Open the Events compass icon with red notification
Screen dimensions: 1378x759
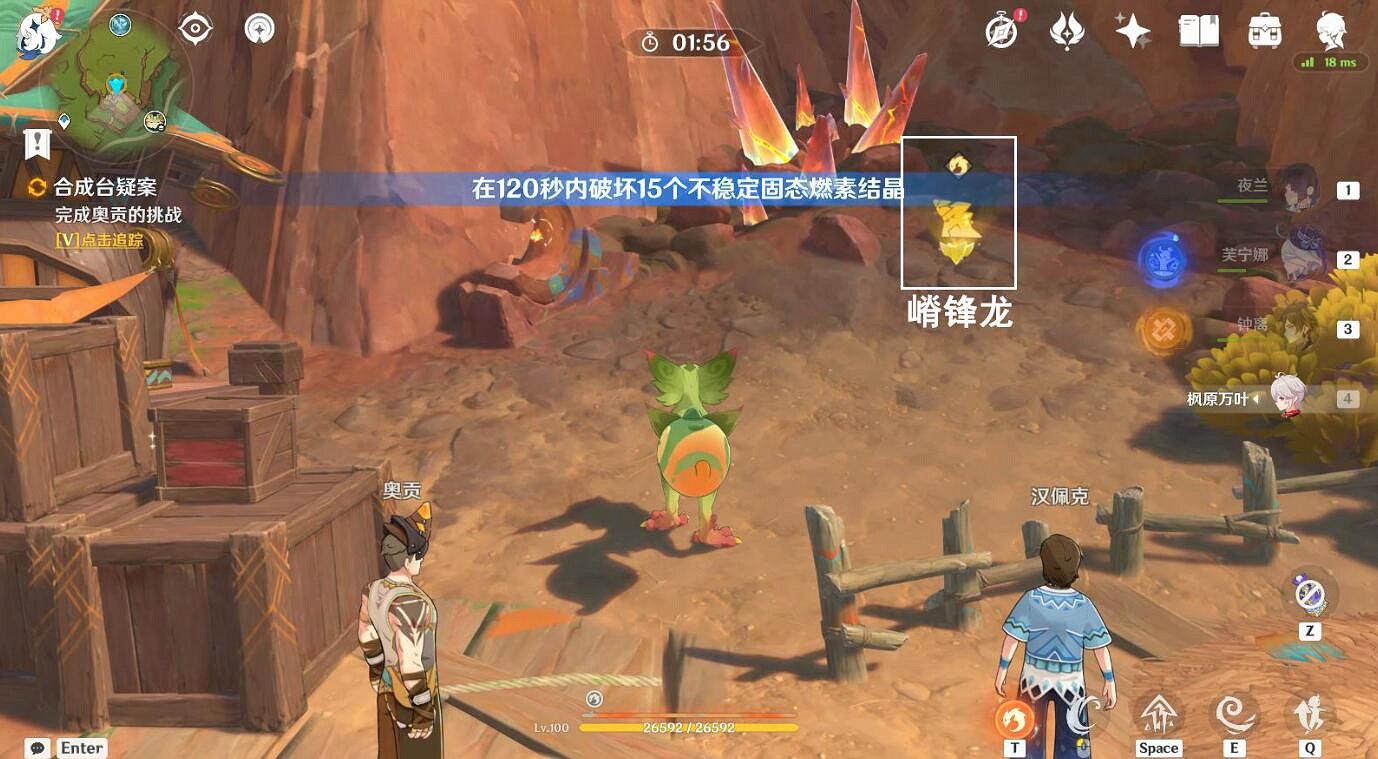999,30
